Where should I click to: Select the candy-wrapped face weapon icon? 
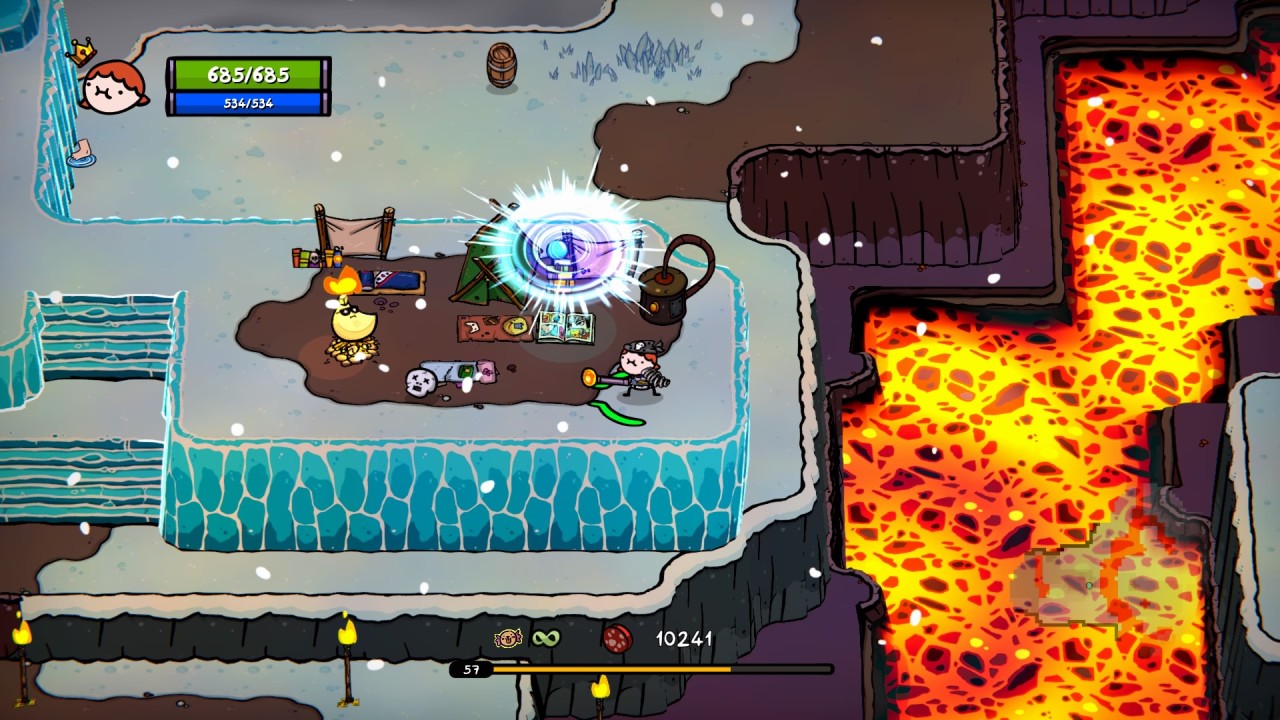[509, 638]
